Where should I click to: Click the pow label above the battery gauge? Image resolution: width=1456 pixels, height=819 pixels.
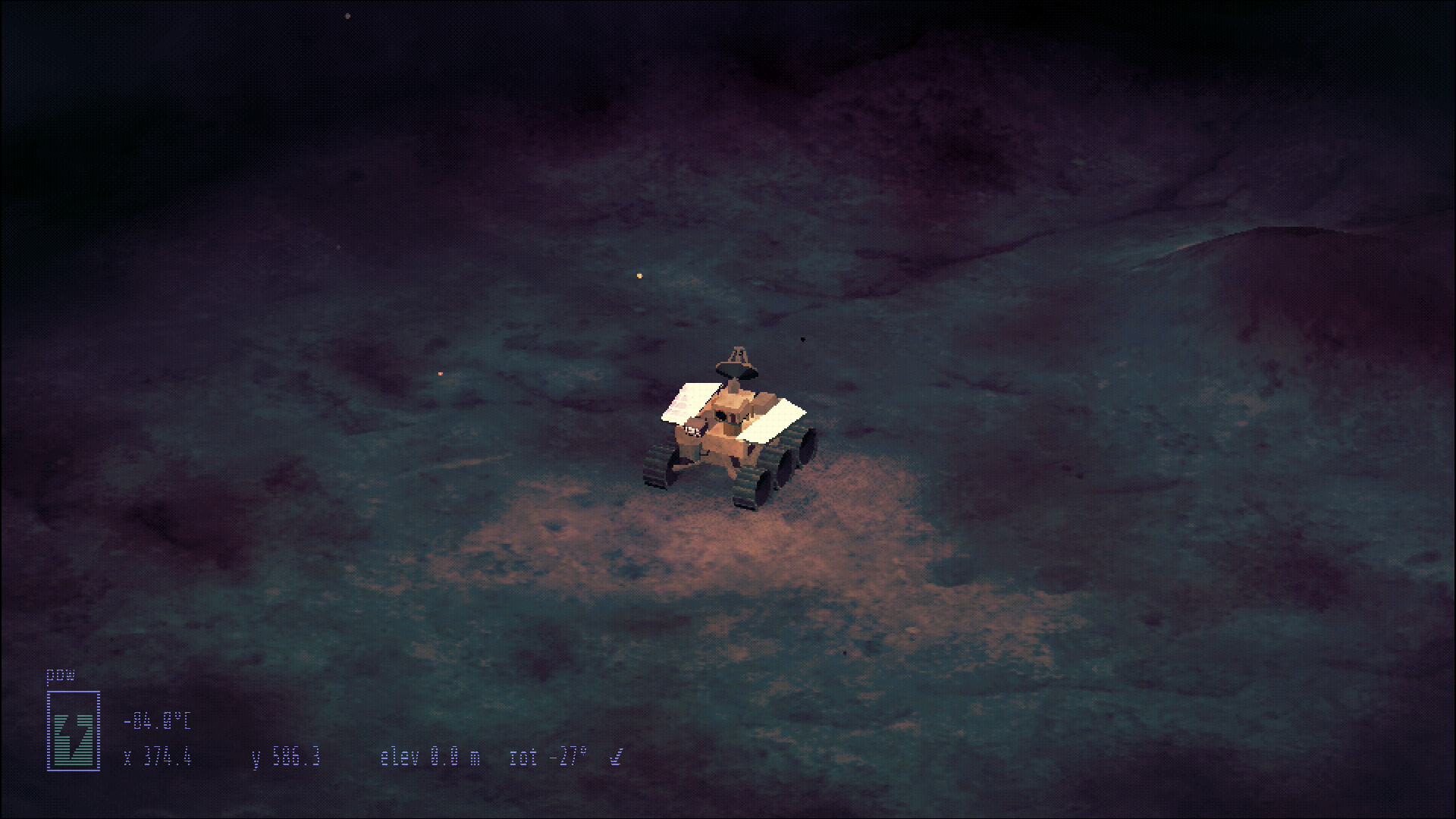pyautogui.click(x=60, y=674)
